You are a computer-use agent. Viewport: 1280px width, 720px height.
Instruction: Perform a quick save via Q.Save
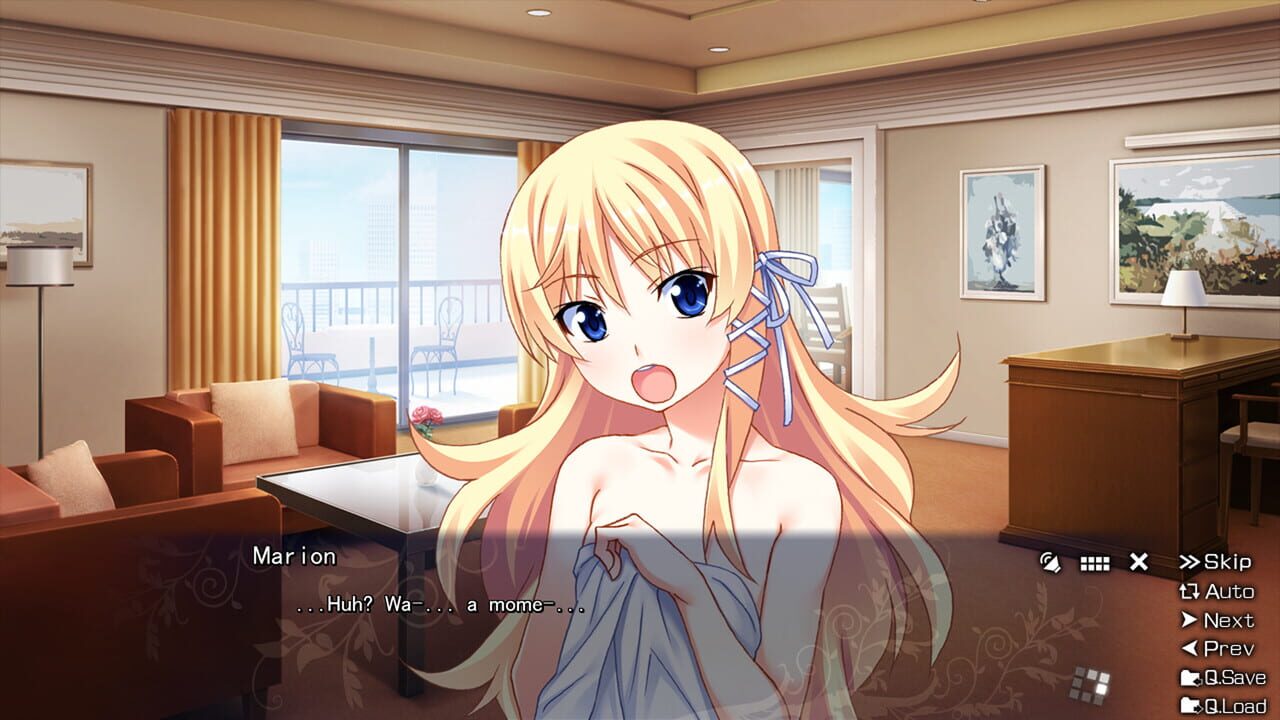(x=1235, y=676)
